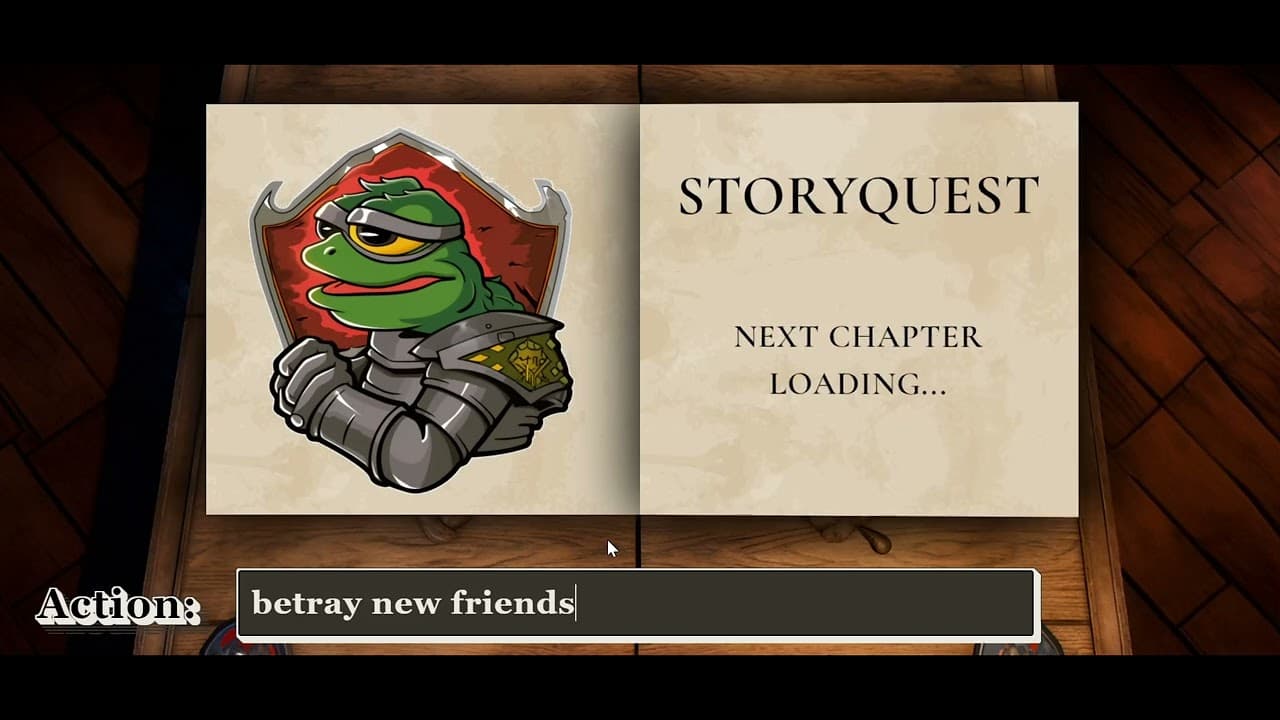Place cursor after the word friends

(577, 602)
